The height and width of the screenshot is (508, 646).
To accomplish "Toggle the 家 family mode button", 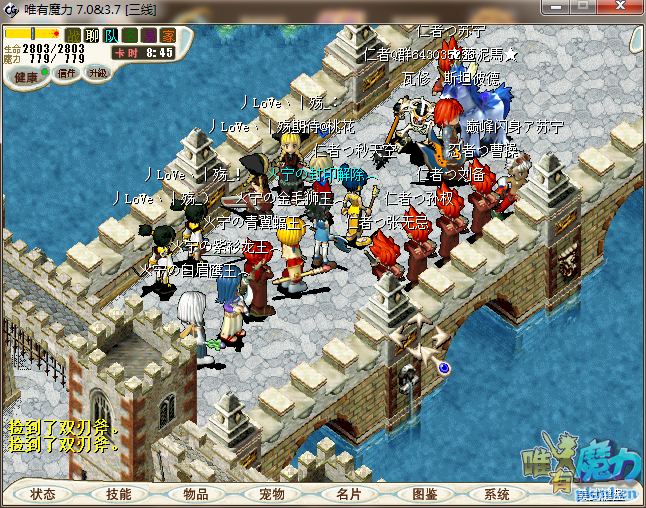I will 168,36.
